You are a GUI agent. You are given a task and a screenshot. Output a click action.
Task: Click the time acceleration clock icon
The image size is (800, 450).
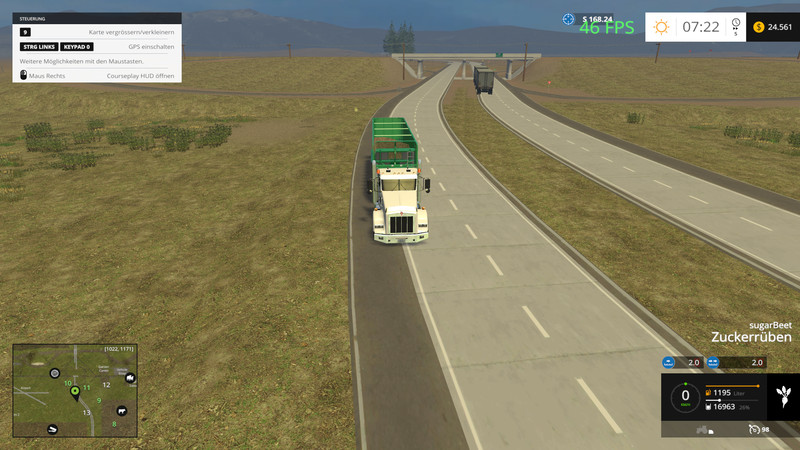(735, 24)
